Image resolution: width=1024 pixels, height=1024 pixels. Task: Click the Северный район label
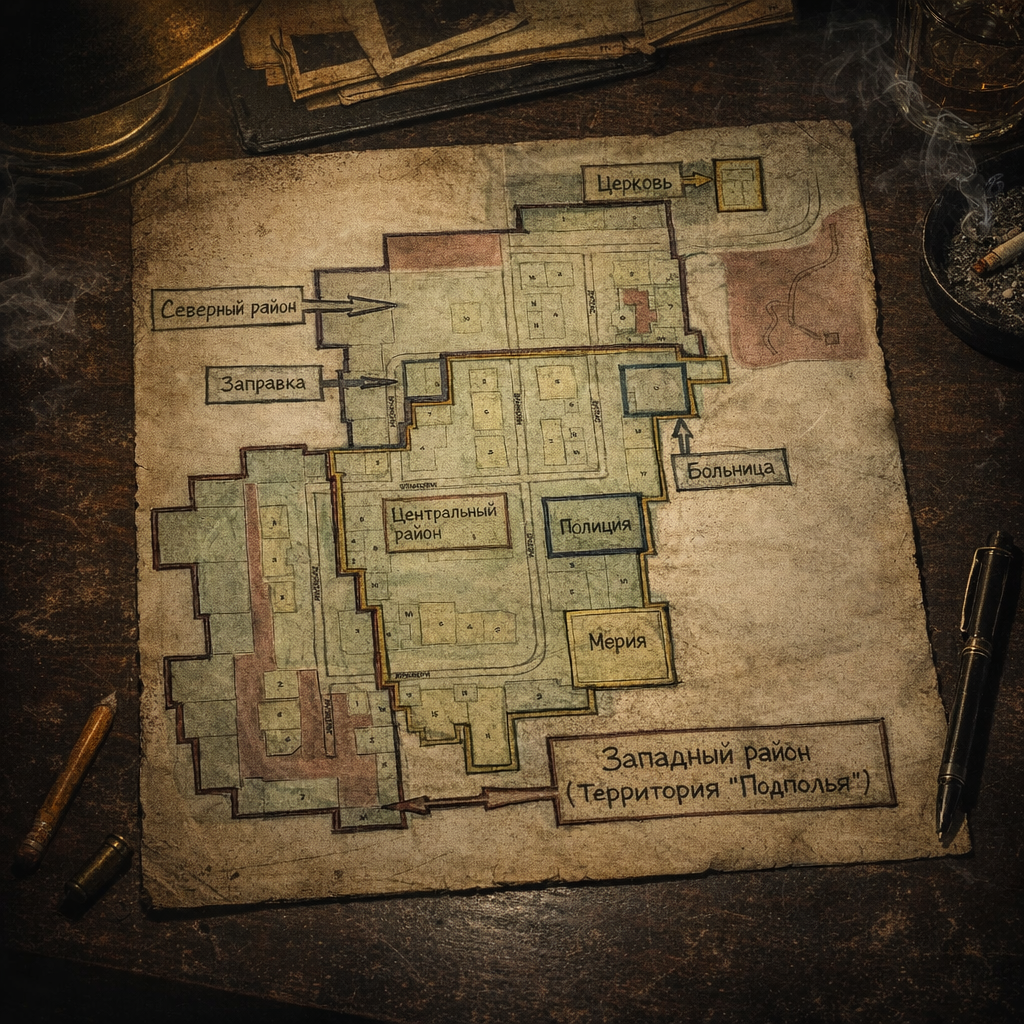click(229, 308)
